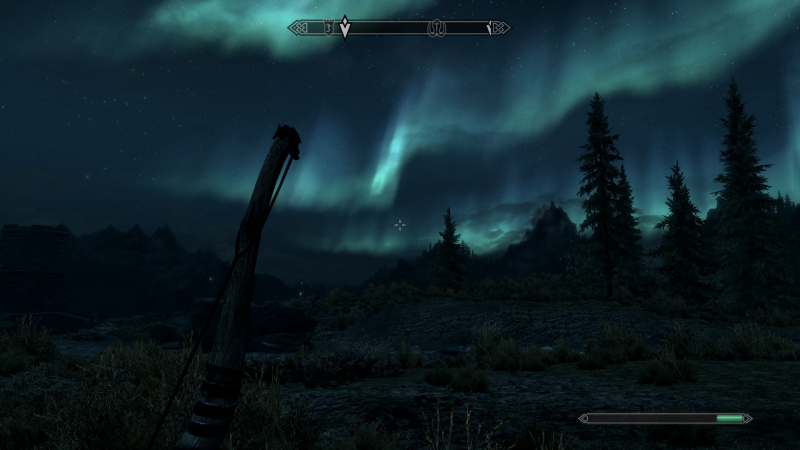Click the quest arrow marker on compass
Image resolution: width=800 pixels, height=450 pixels.
pyautogui.click(x=345, y=28)
